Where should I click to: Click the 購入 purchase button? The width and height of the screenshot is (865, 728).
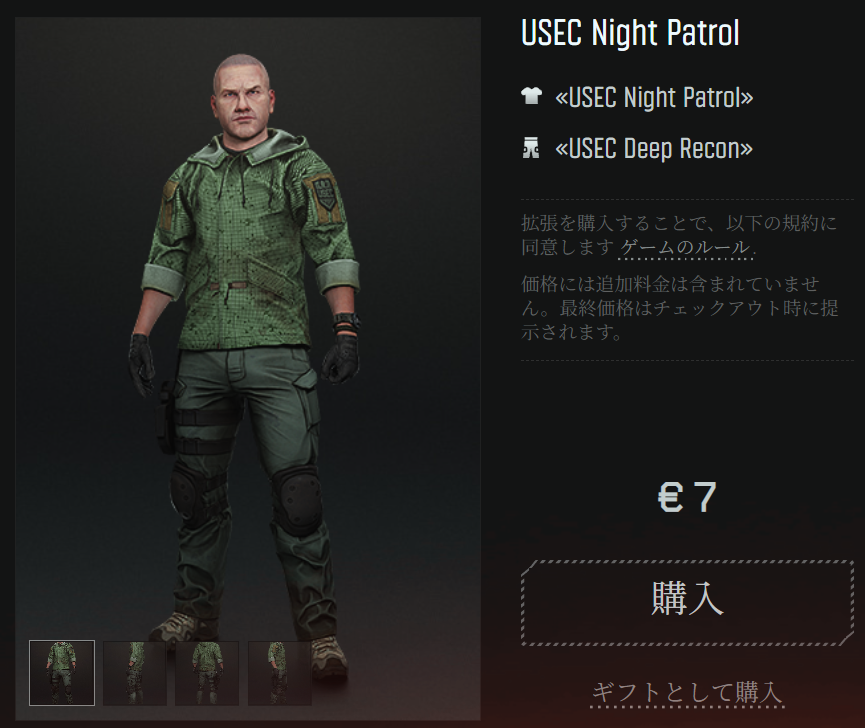pos(687,602)
